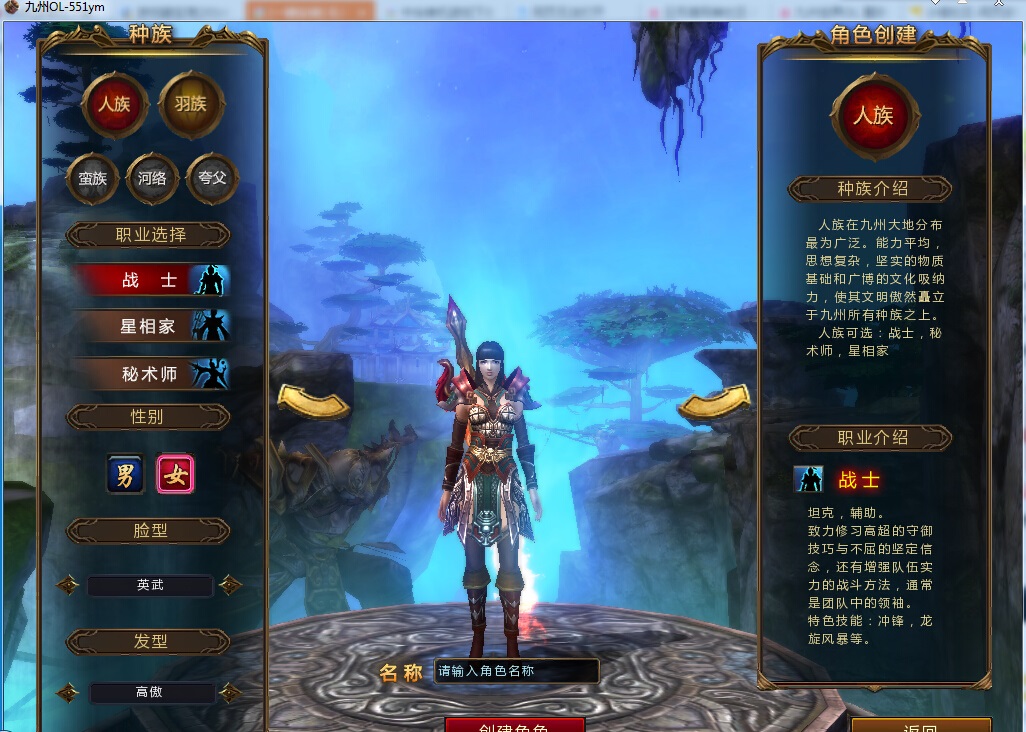The width and height of the screenshot is (1026, 732).
Task: Pick the 秘术师 class
Action: pyautogui.click(x=152, y=374)
